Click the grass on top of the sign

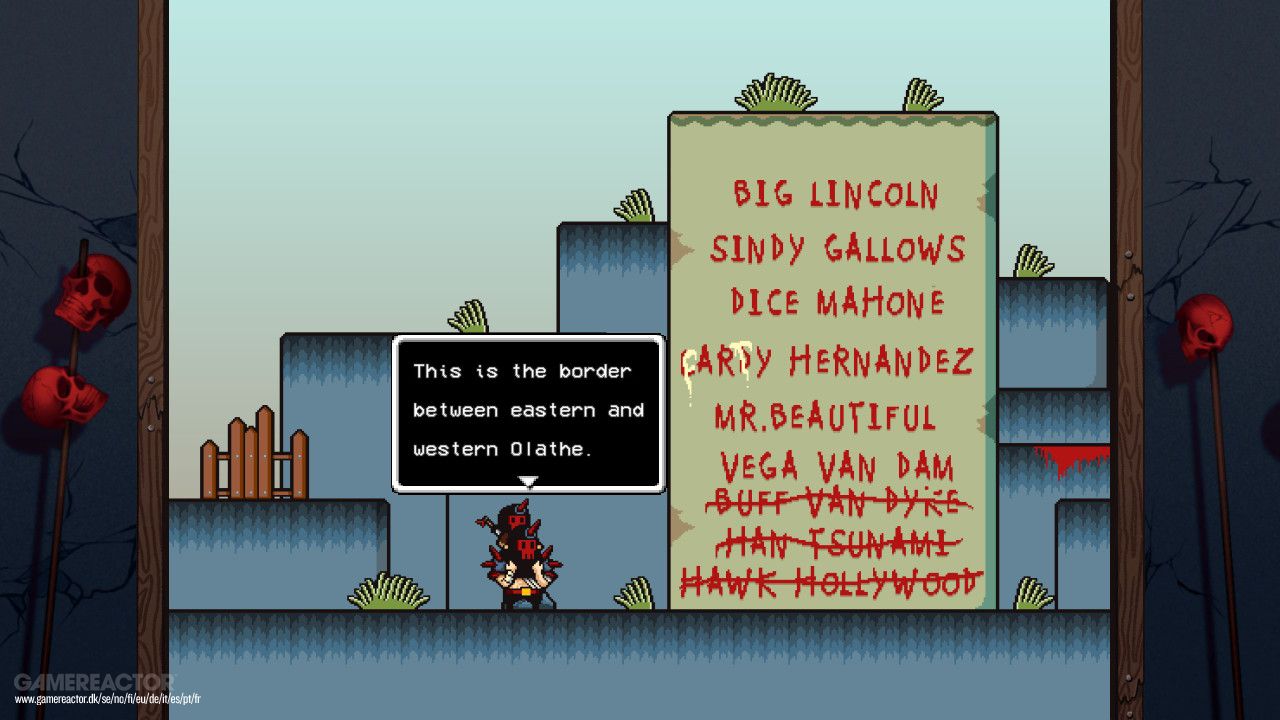tap(775, 95)
